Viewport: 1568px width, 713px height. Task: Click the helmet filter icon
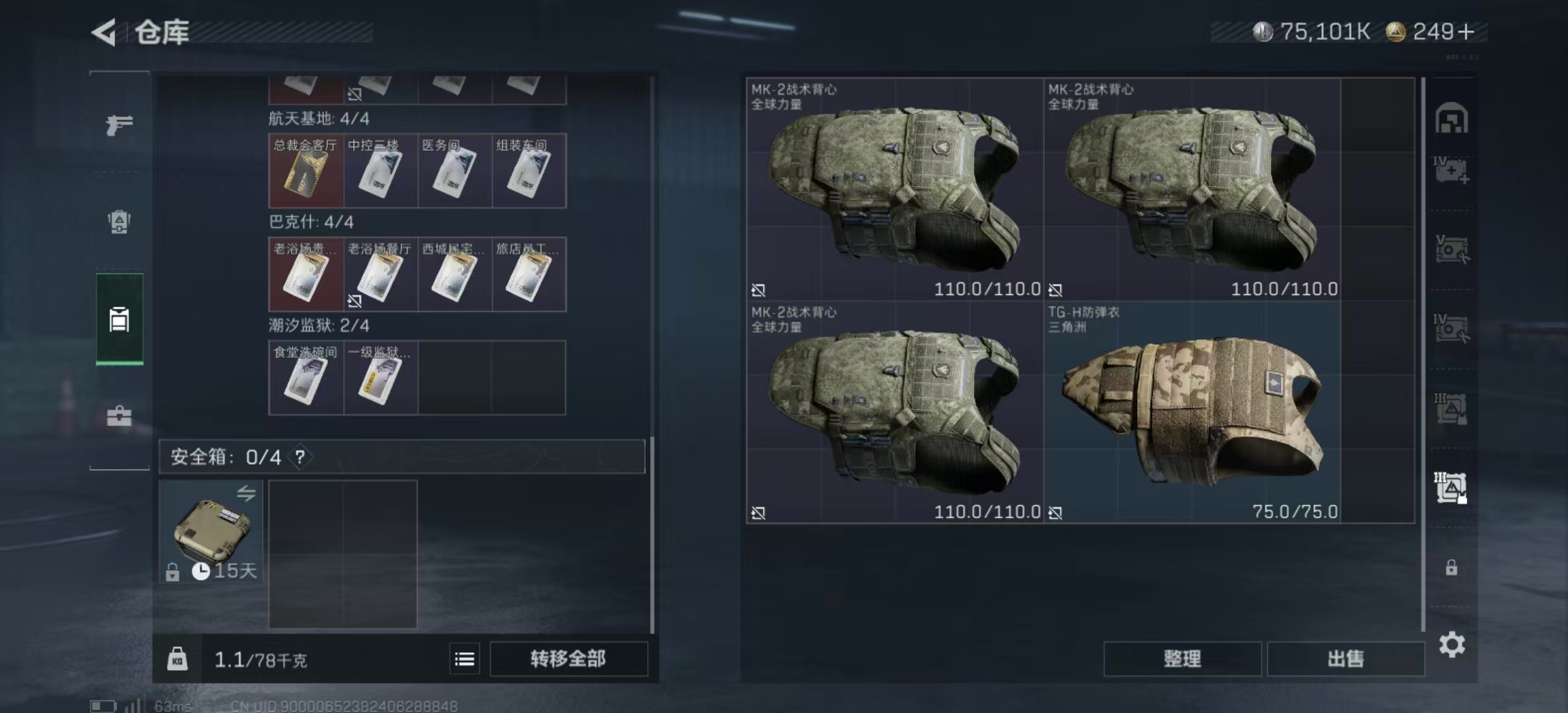1451,119
